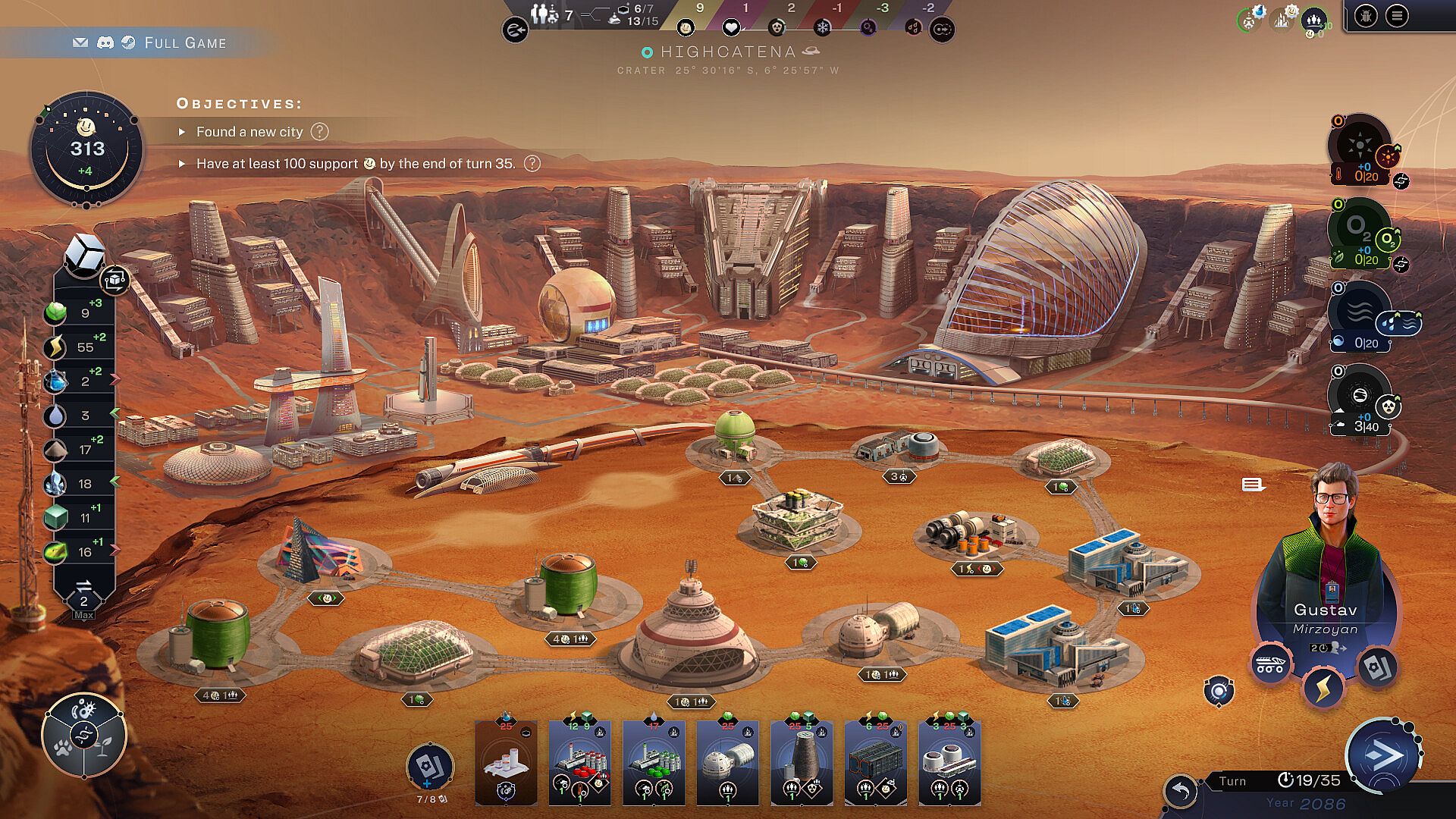Open the bug report button
The width and height of the screenshot is (1456, 819).
(1366, 16)
